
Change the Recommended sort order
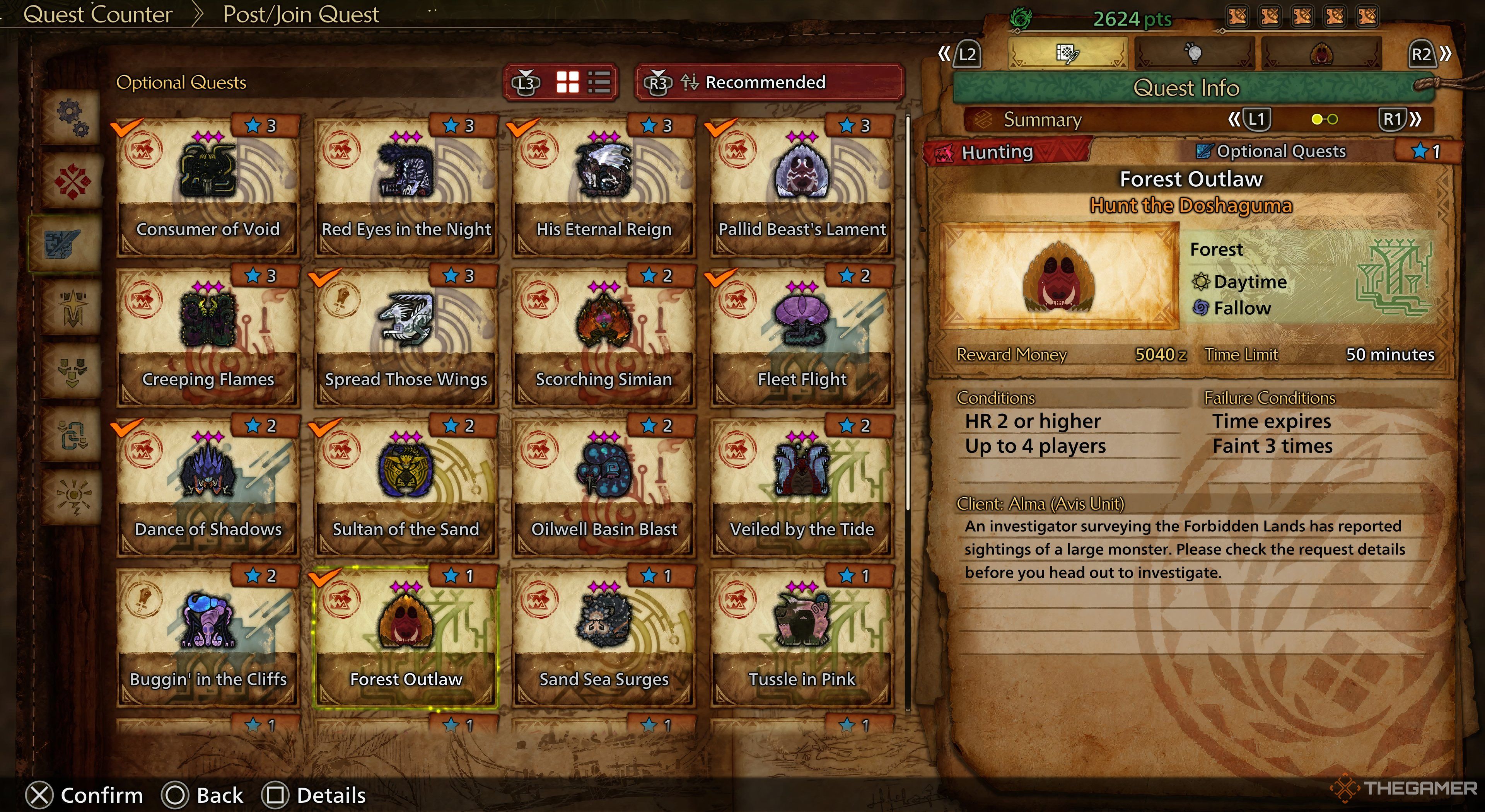click(769, 82)
